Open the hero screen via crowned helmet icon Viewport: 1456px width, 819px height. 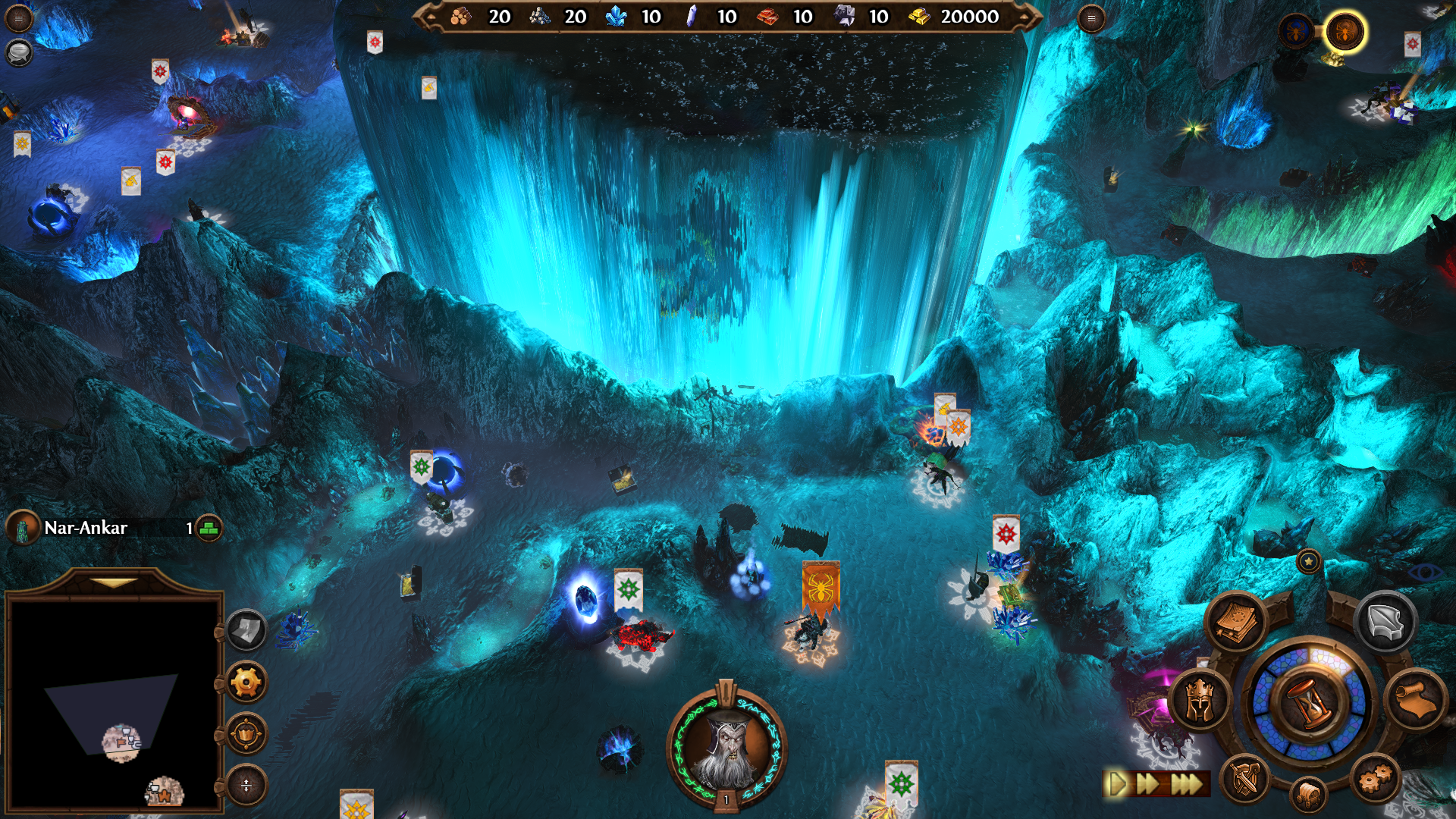(x=1200, y=701)
